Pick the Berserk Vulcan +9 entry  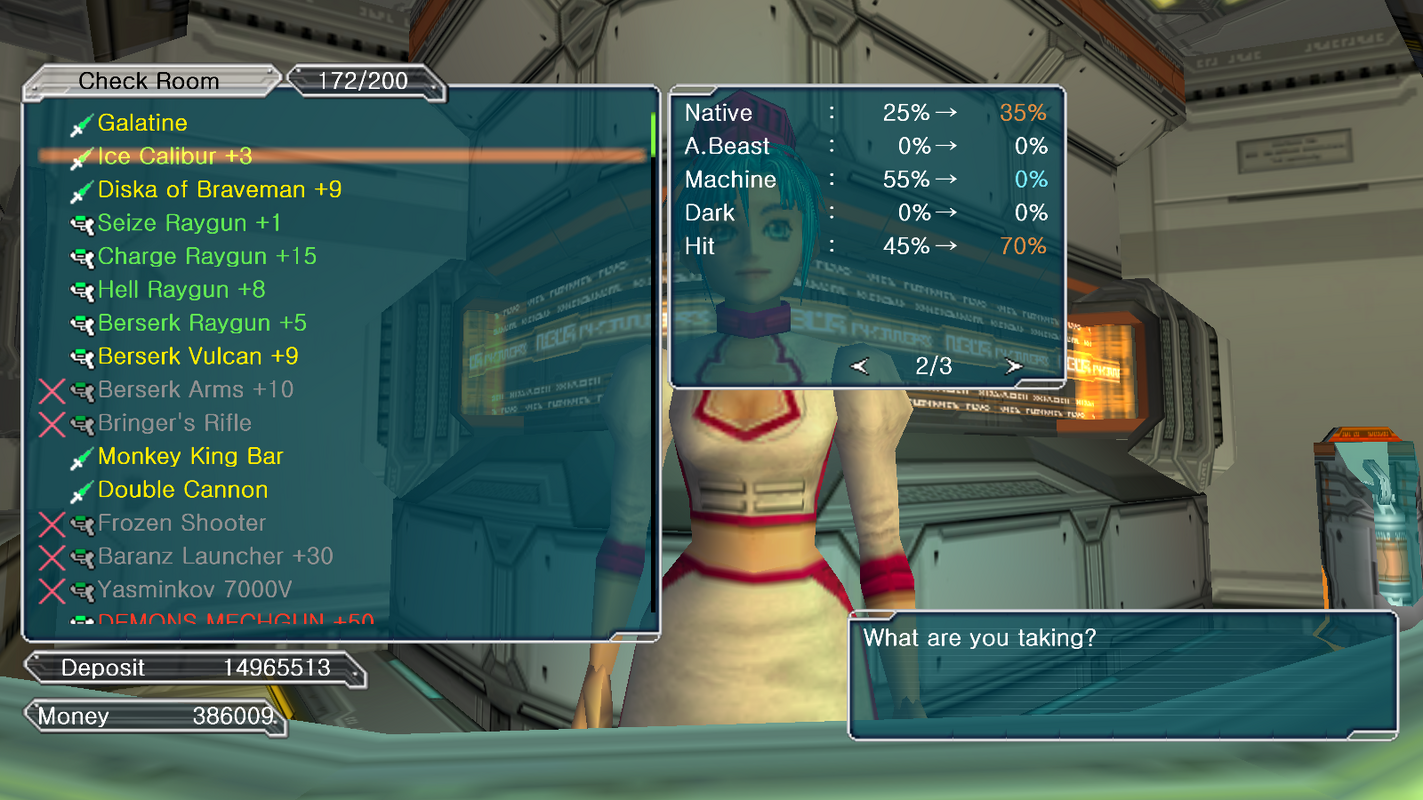point(198,356)
